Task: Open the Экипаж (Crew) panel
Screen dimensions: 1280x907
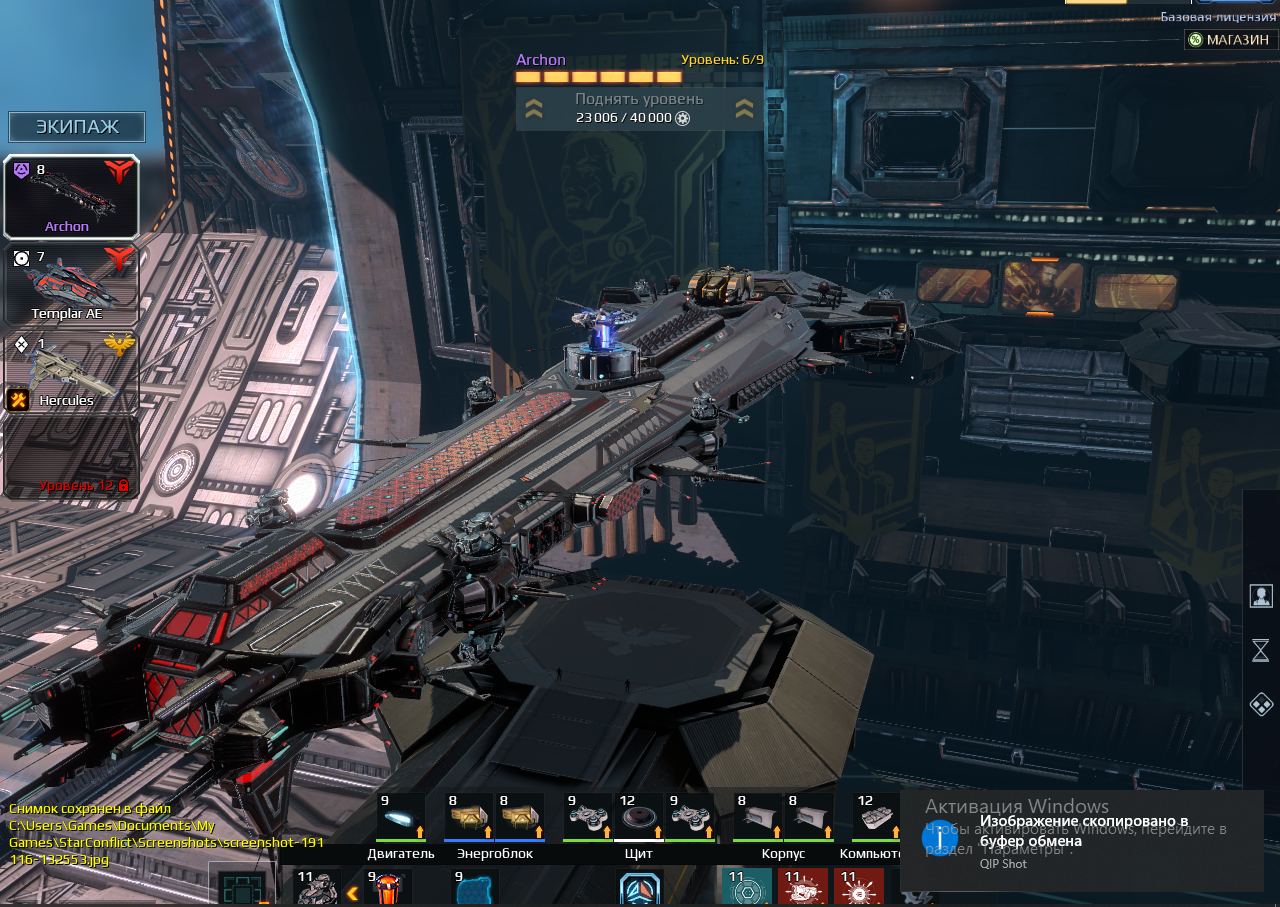Action: click(x=77, y=127)
